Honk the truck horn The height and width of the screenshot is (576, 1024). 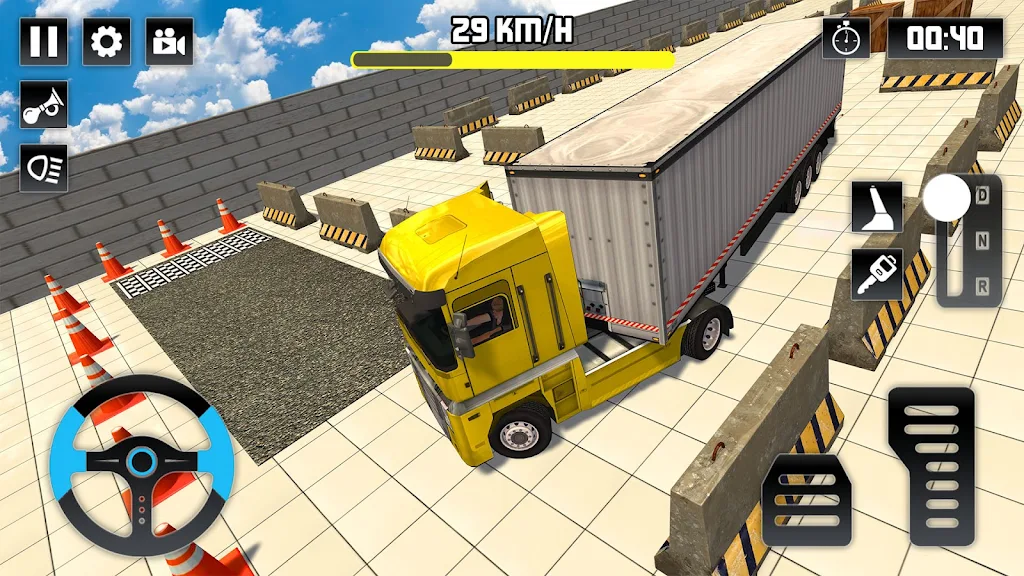click(x=44, y=105)
